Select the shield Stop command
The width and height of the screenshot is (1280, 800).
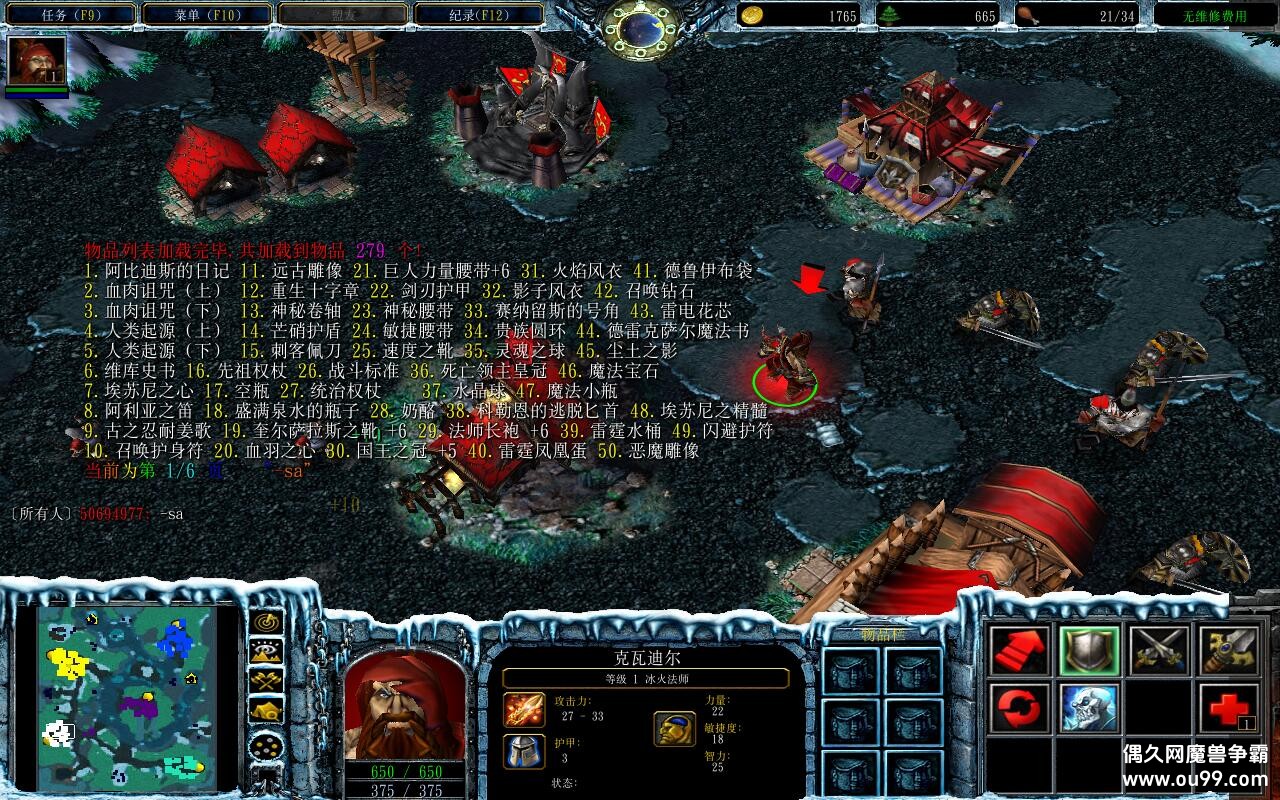click(x=1089, y=650)
